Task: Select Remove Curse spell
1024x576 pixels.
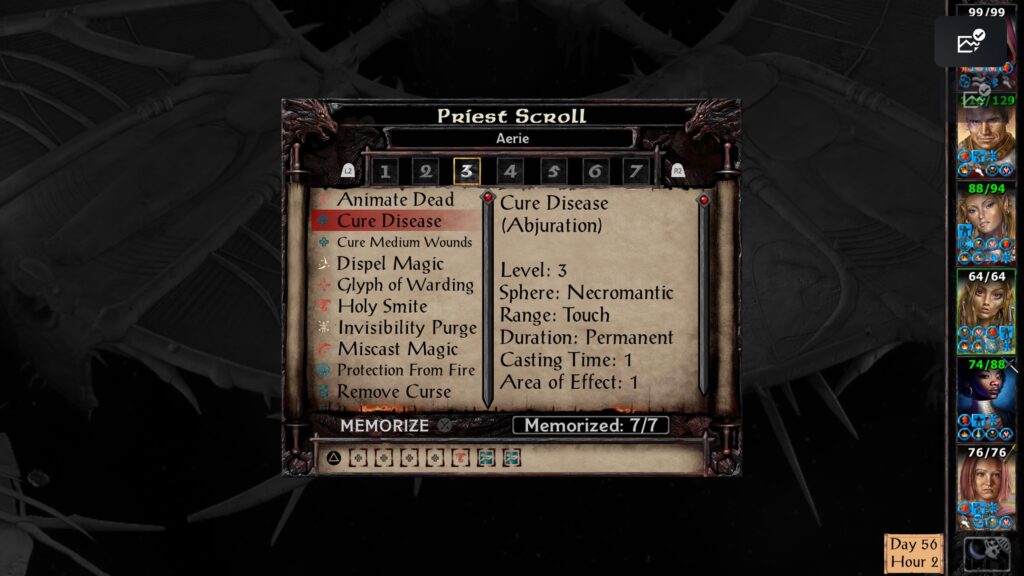Action: tap(394, 392)
